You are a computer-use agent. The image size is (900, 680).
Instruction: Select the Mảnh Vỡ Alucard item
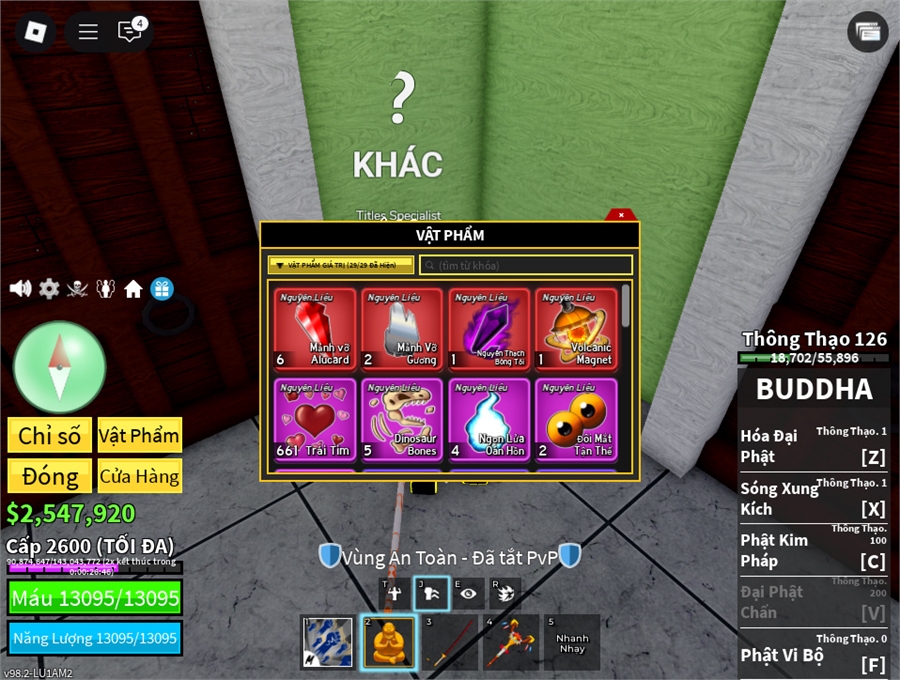[315, 329]
